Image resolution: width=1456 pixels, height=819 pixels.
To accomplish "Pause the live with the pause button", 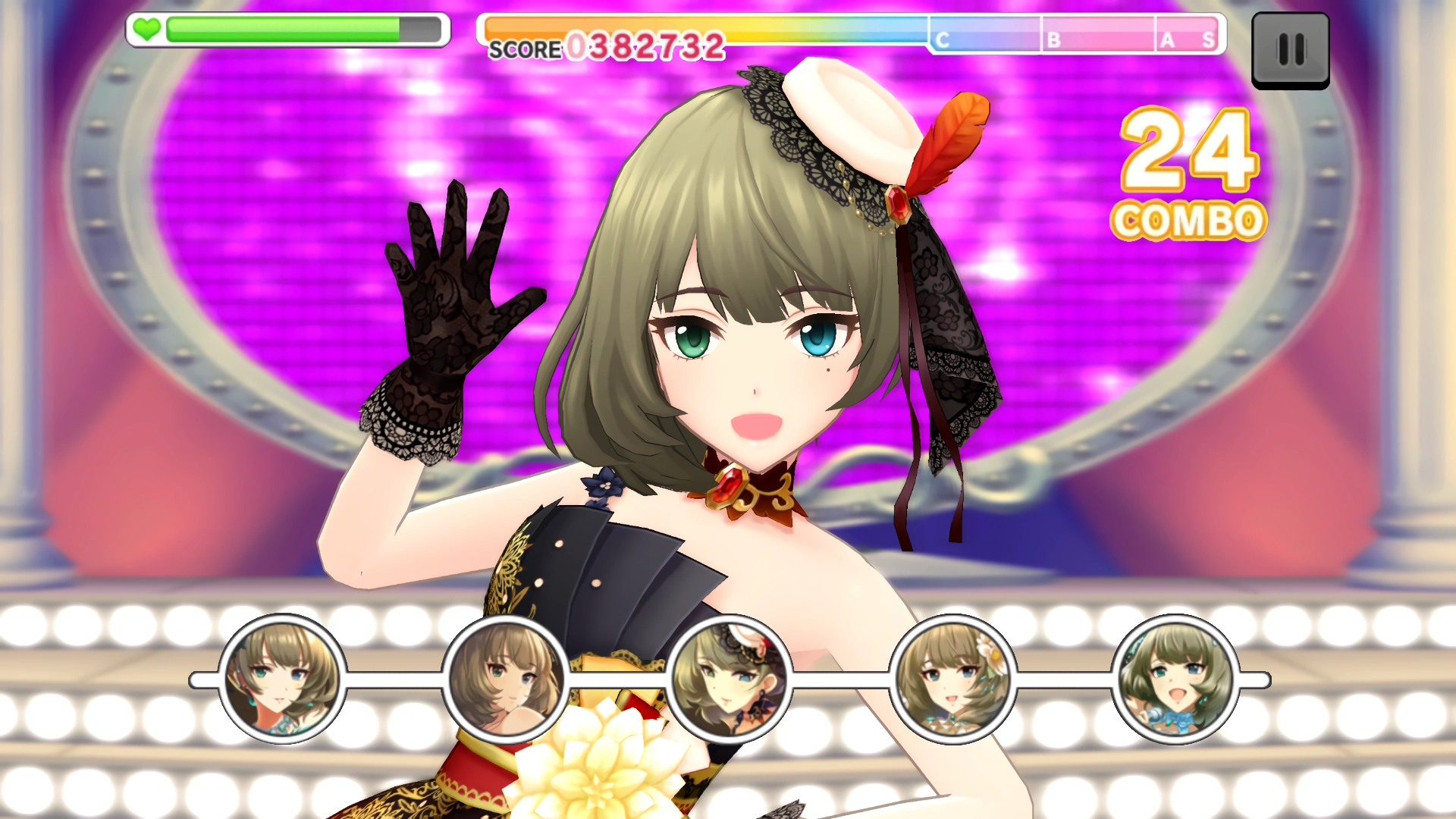I will pyautogui.click(x=1290, y=50).
